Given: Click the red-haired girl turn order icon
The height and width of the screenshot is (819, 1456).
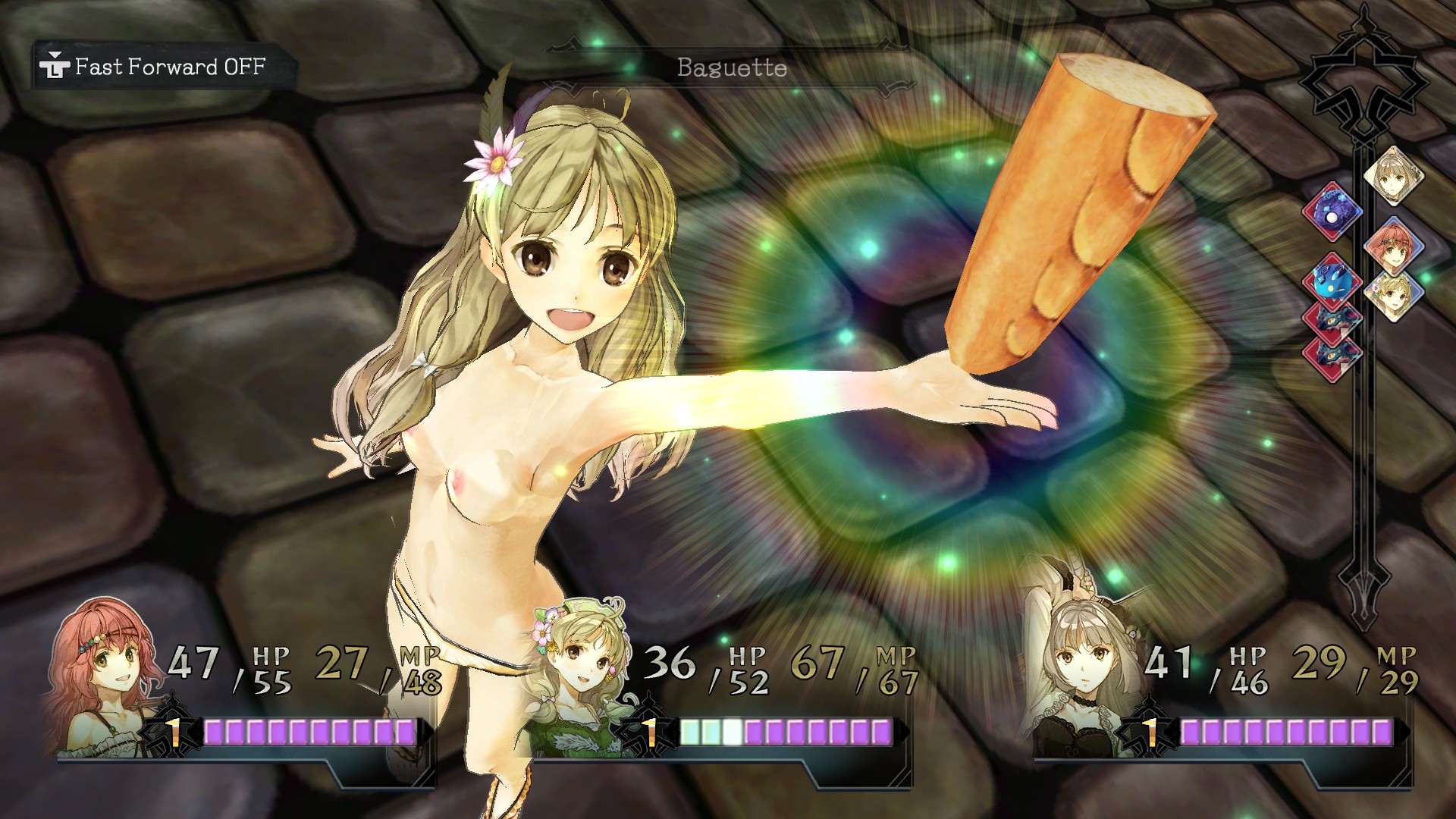Looking at the screenshot, I should (1393, 248).
